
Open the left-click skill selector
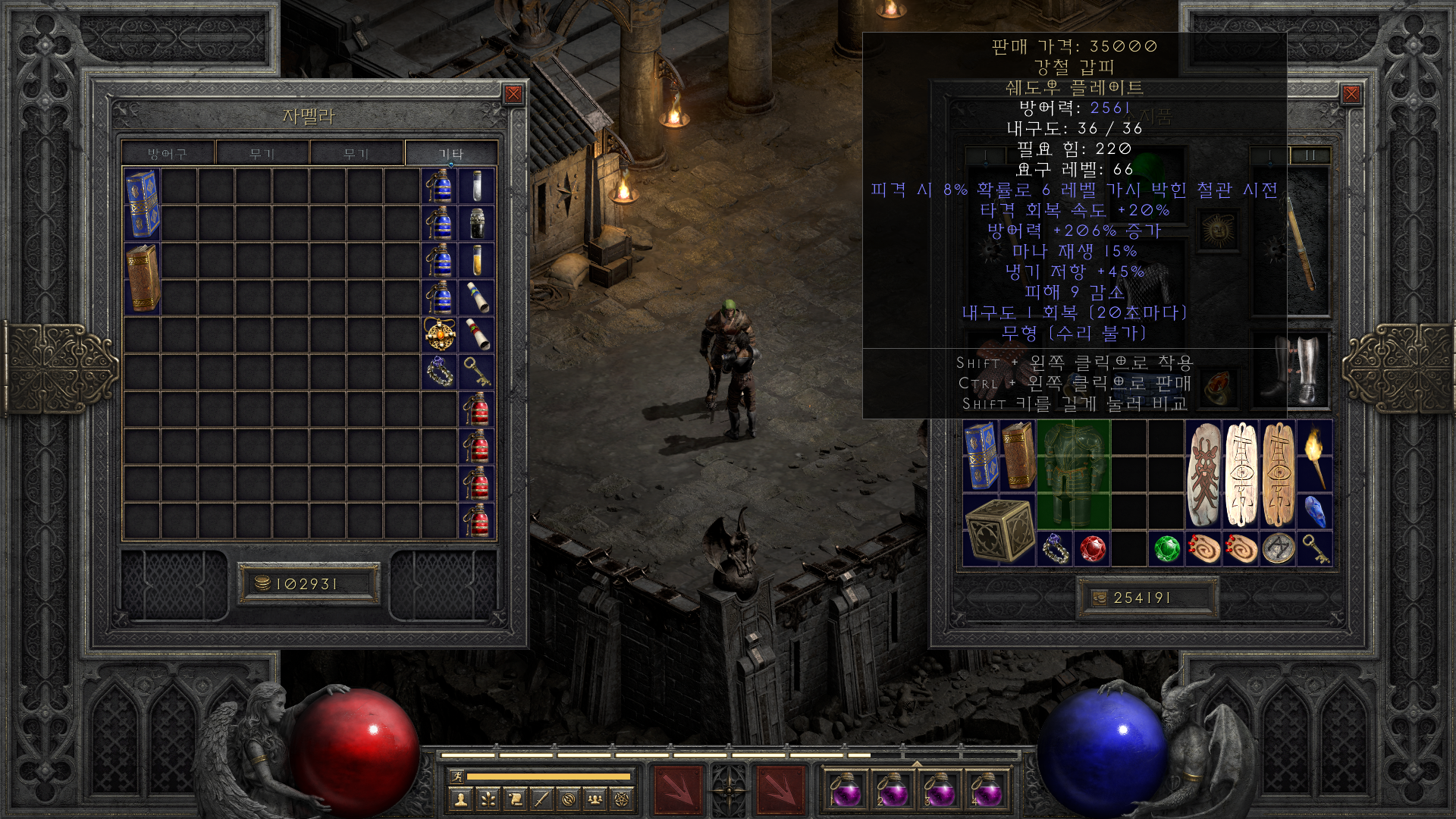click(677, 790)
